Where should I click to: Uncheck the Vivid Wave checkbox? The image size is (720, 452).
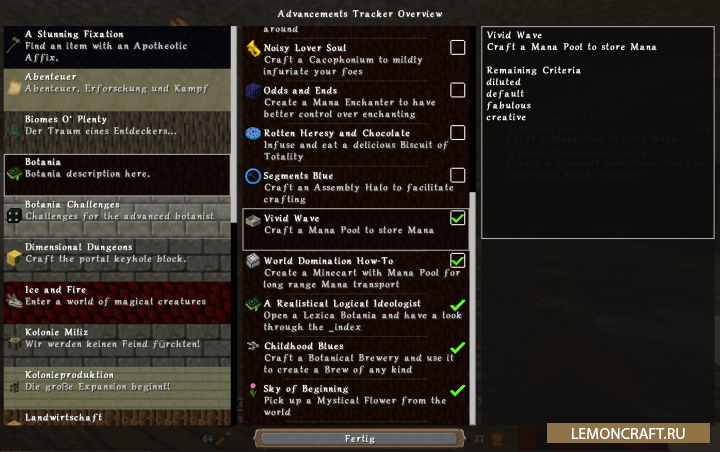[457, 218]
